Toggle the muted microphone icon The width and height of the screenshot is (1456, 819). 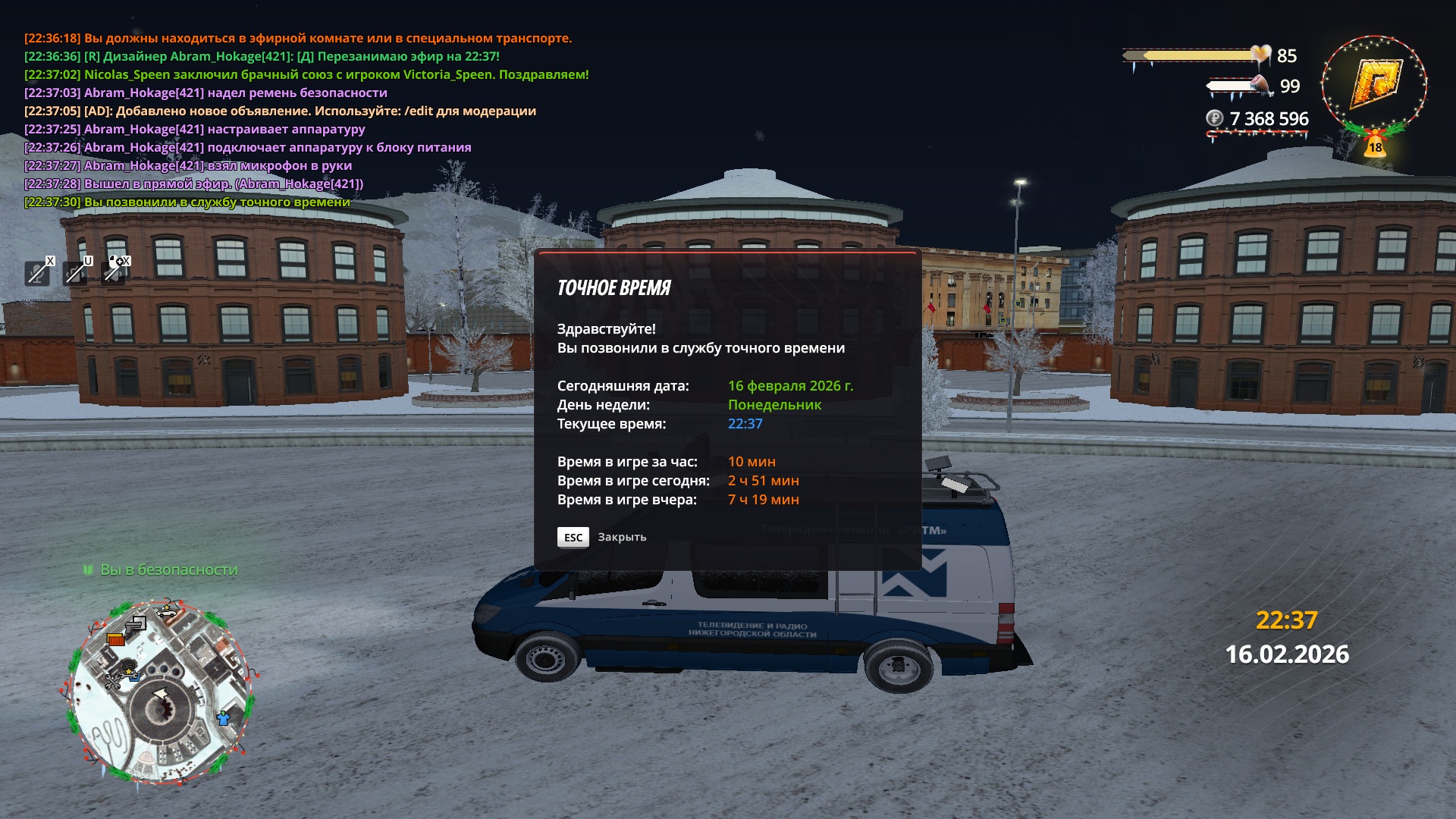coord(37,271)
